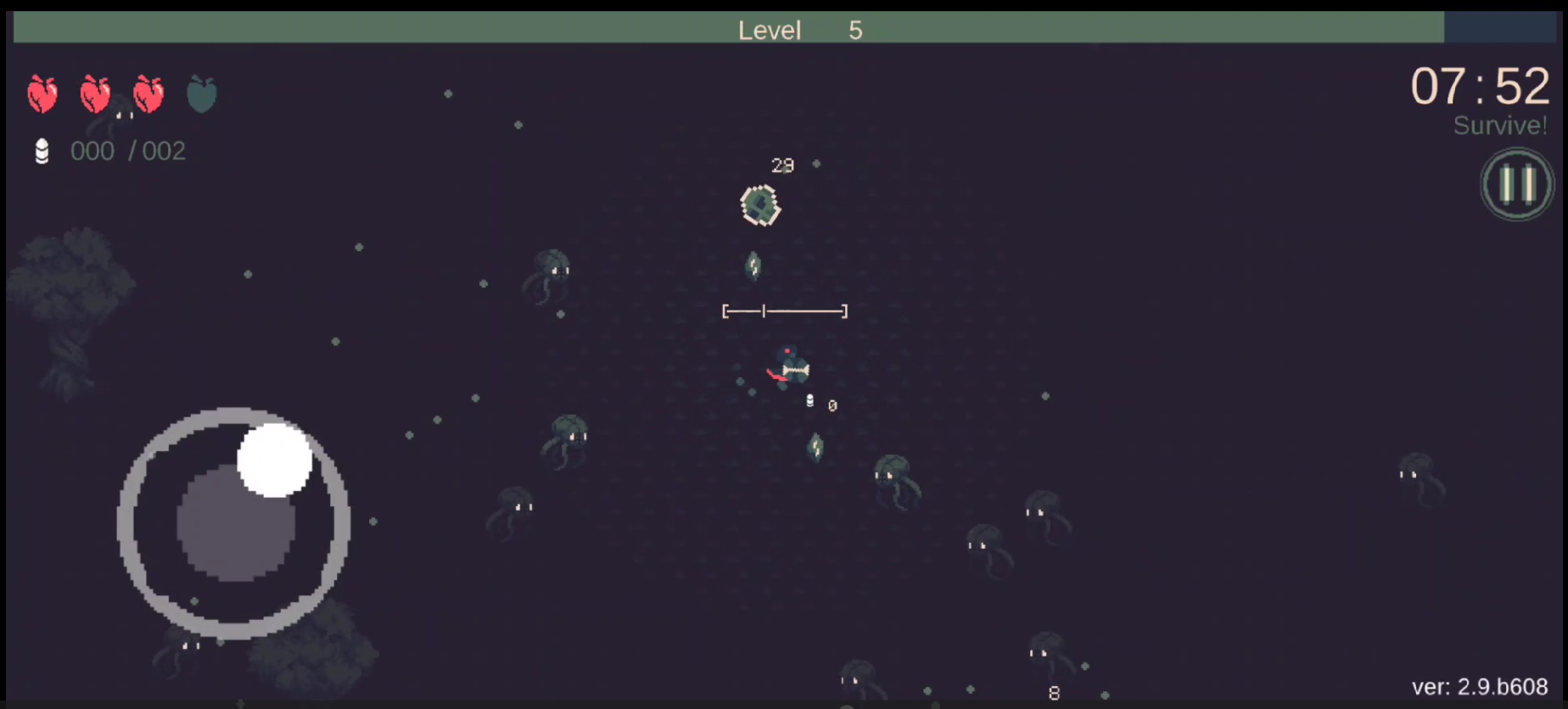Select the ver: 2.9.b608 version text
Image resolution: width=1568 pixels, height=709 pixels.
(1481, 687)
